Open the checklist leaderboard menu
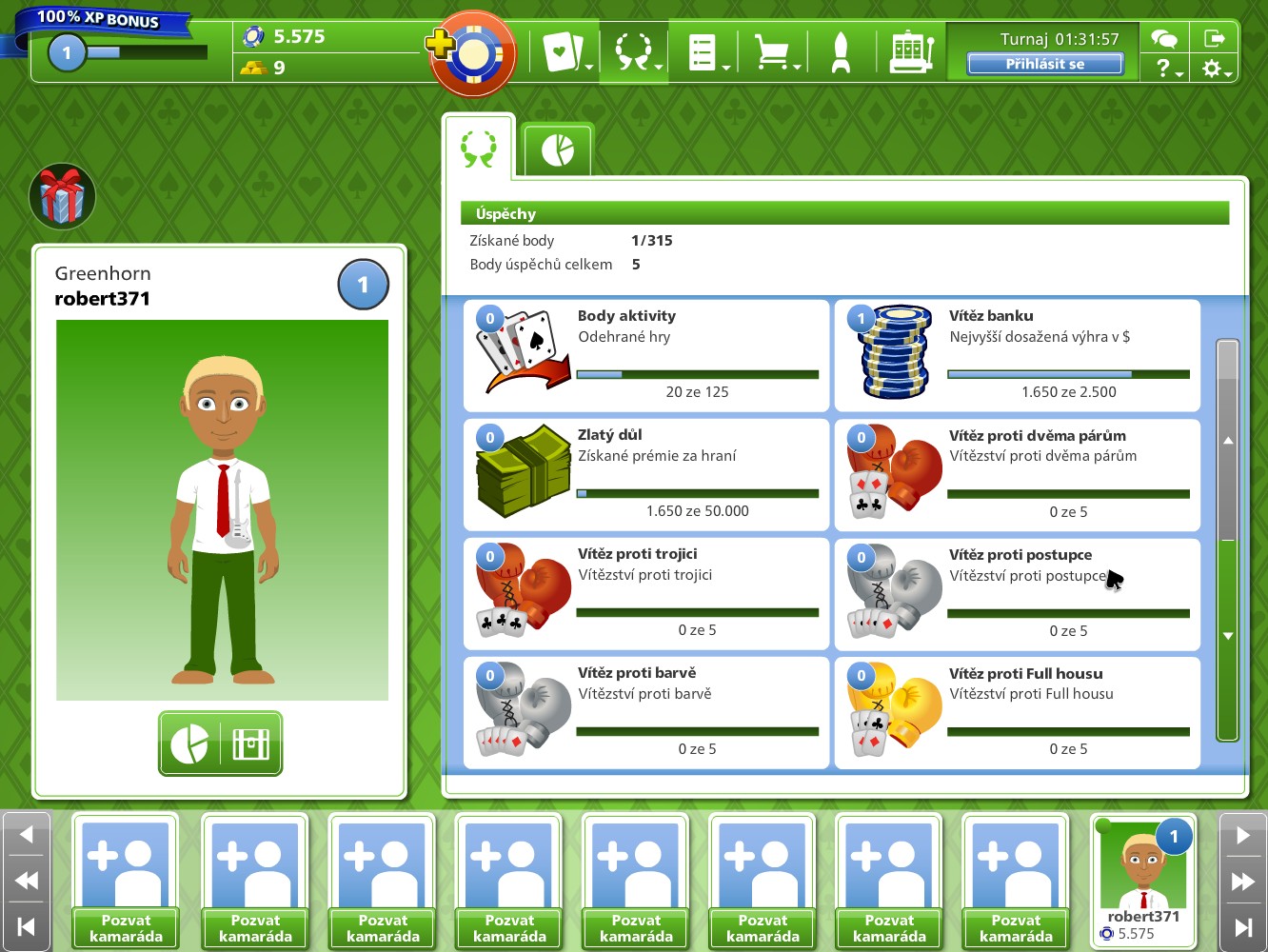Screen dimensions: 1268x952 tap(704, 52)
